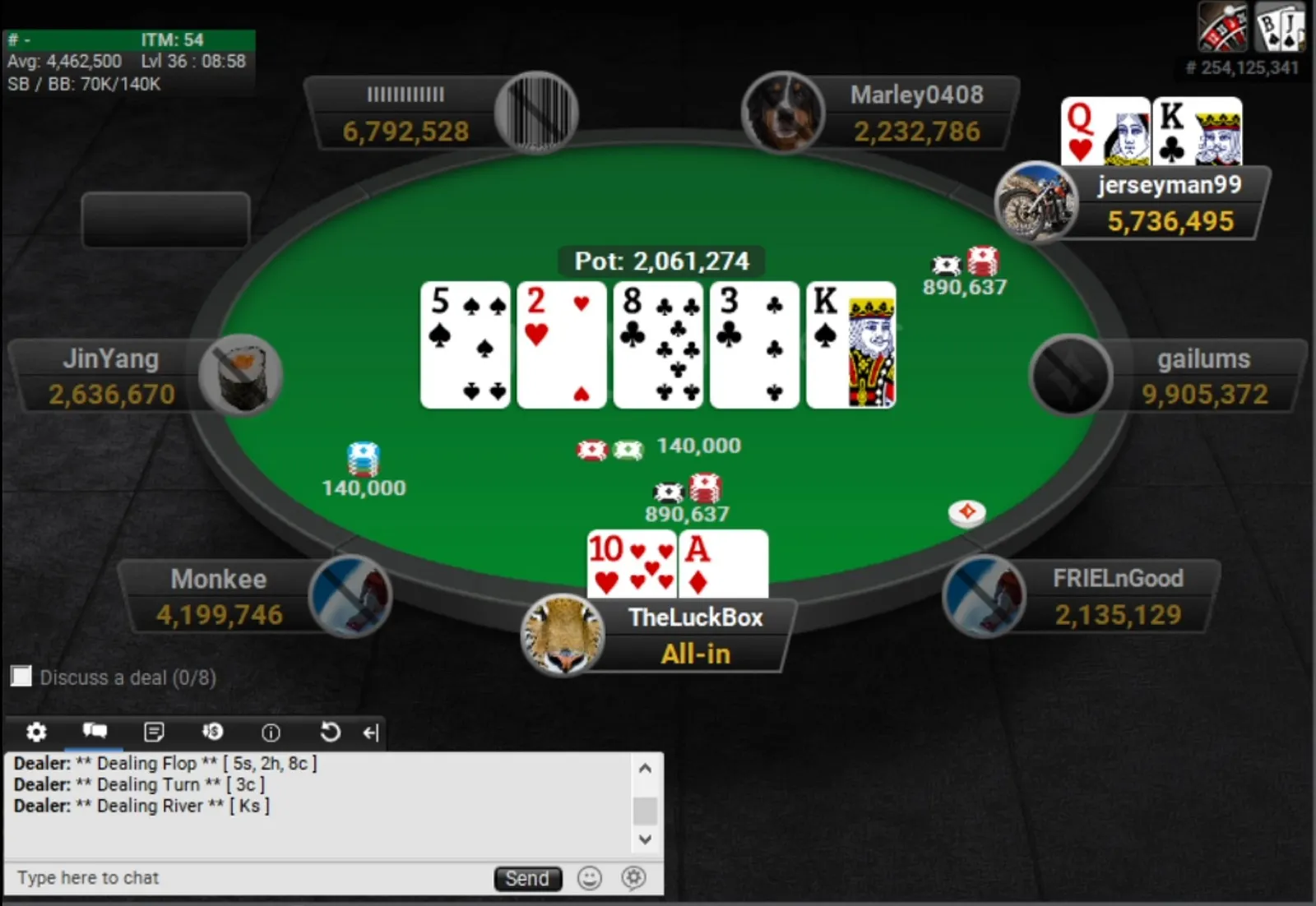1316x906 pixels.
Task: Open the dollar chip cashier icon
Action: click(212, 732)
